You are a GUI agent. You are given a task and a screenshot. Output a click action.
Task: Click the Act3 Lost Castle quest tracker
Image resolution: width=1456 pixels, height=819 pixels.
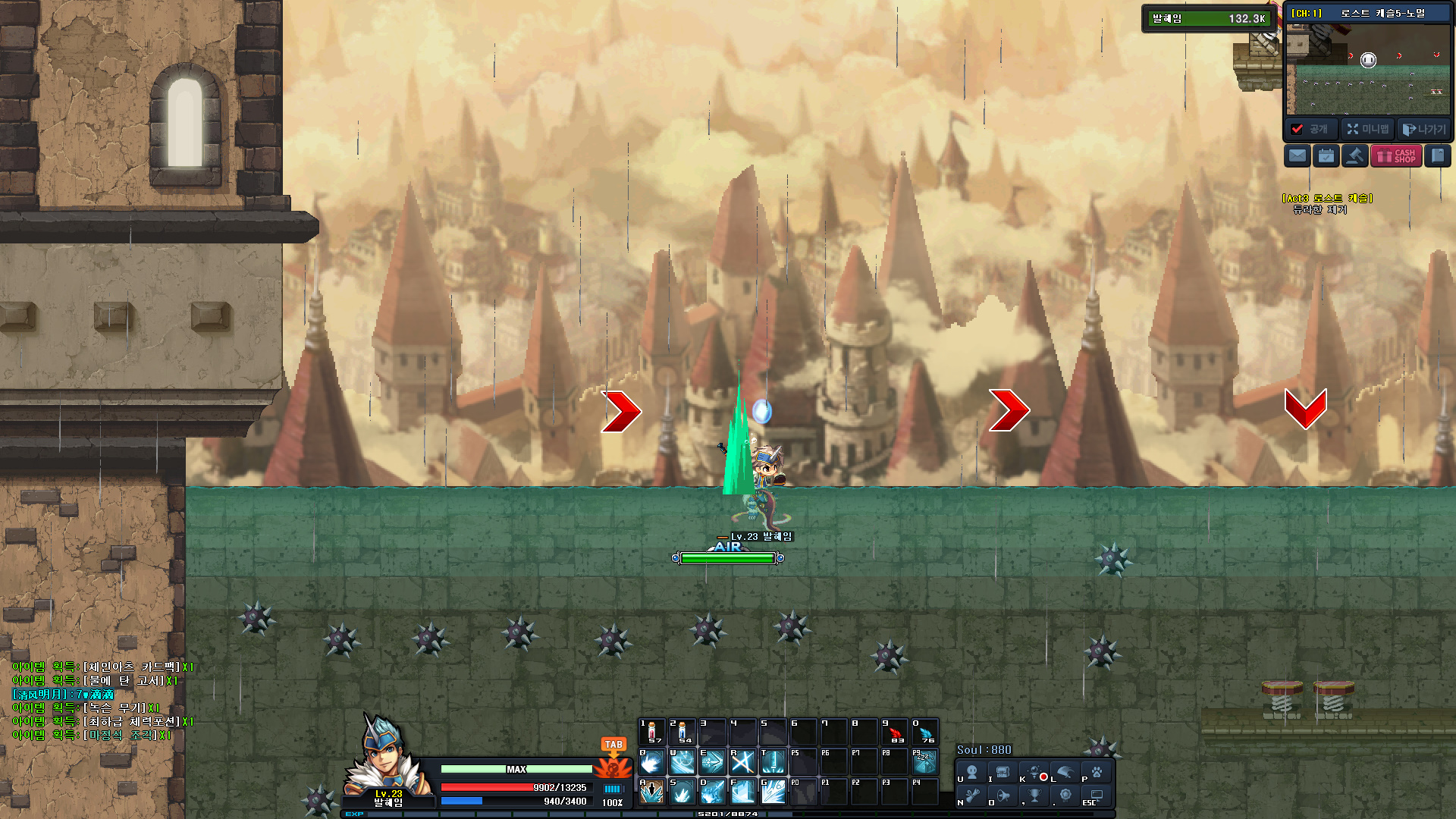click(x=1327, y=203)
